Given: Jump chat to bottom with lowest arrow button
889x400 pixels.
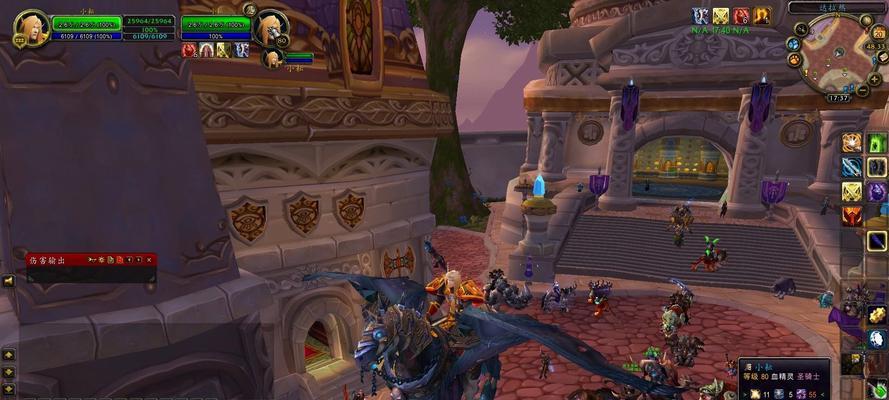Looking at the screenshot, I should [x=8, y=387].
